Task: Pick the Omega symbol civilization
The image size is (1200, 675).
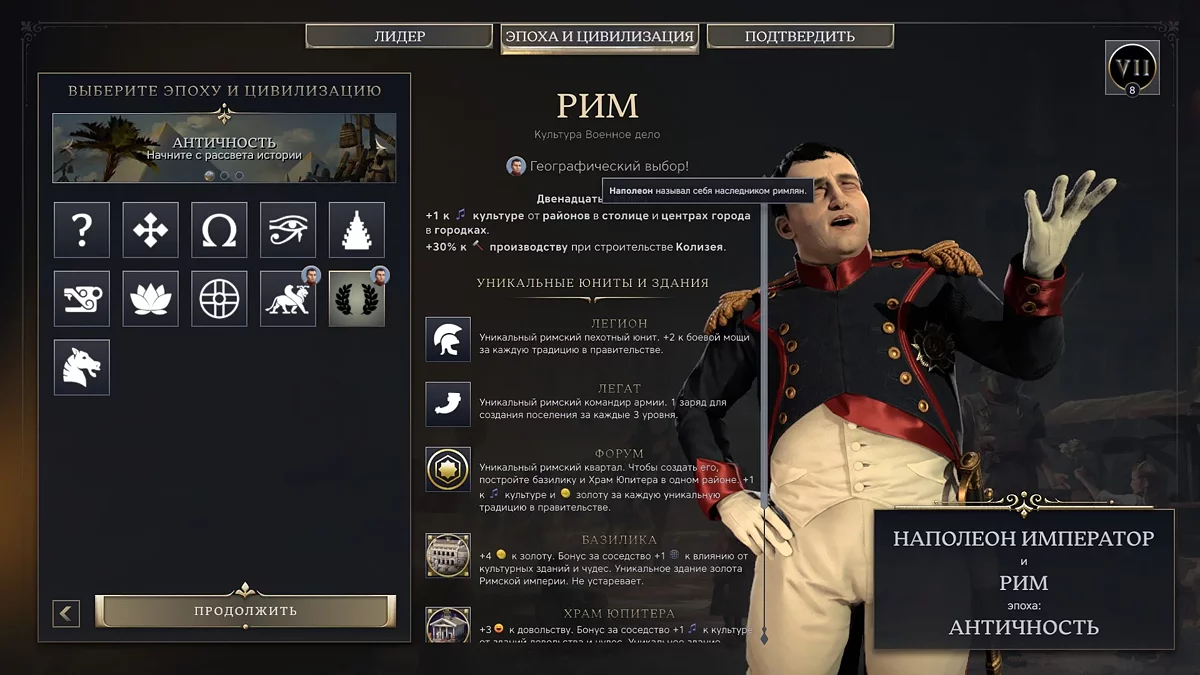Action: (219, 230)
